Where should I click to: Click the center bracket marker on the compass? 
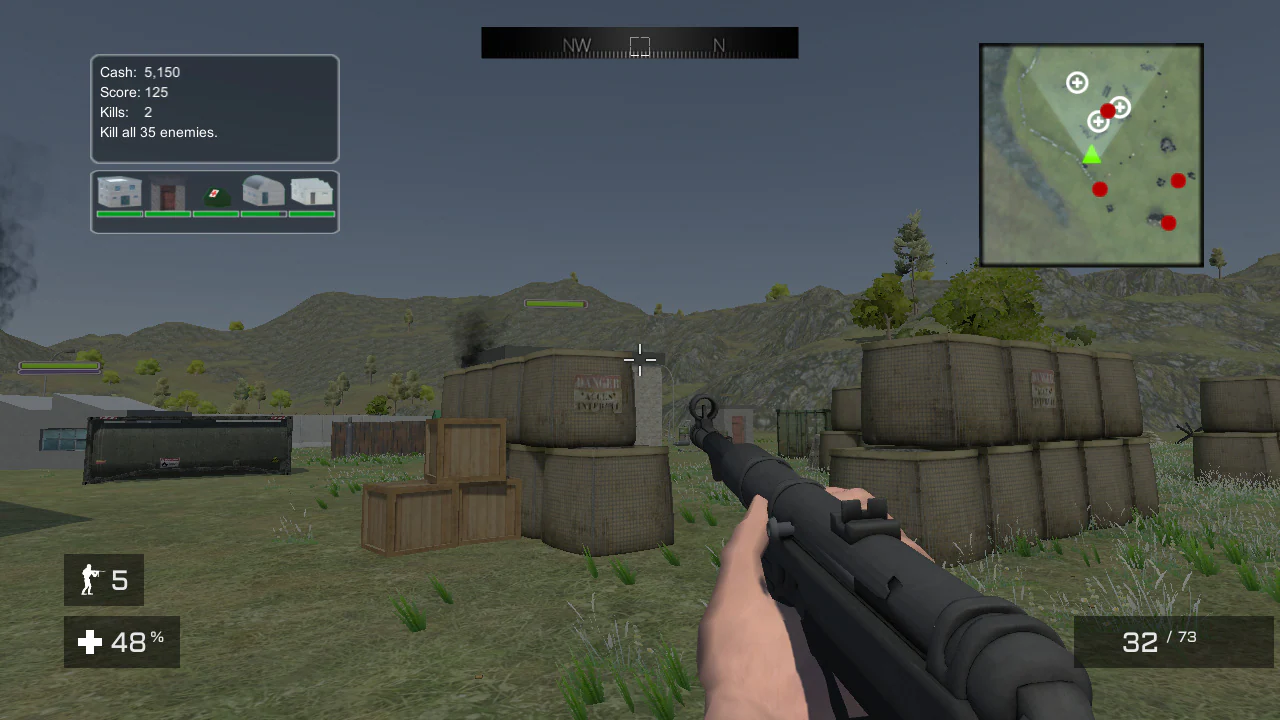[x=639, y=45]
